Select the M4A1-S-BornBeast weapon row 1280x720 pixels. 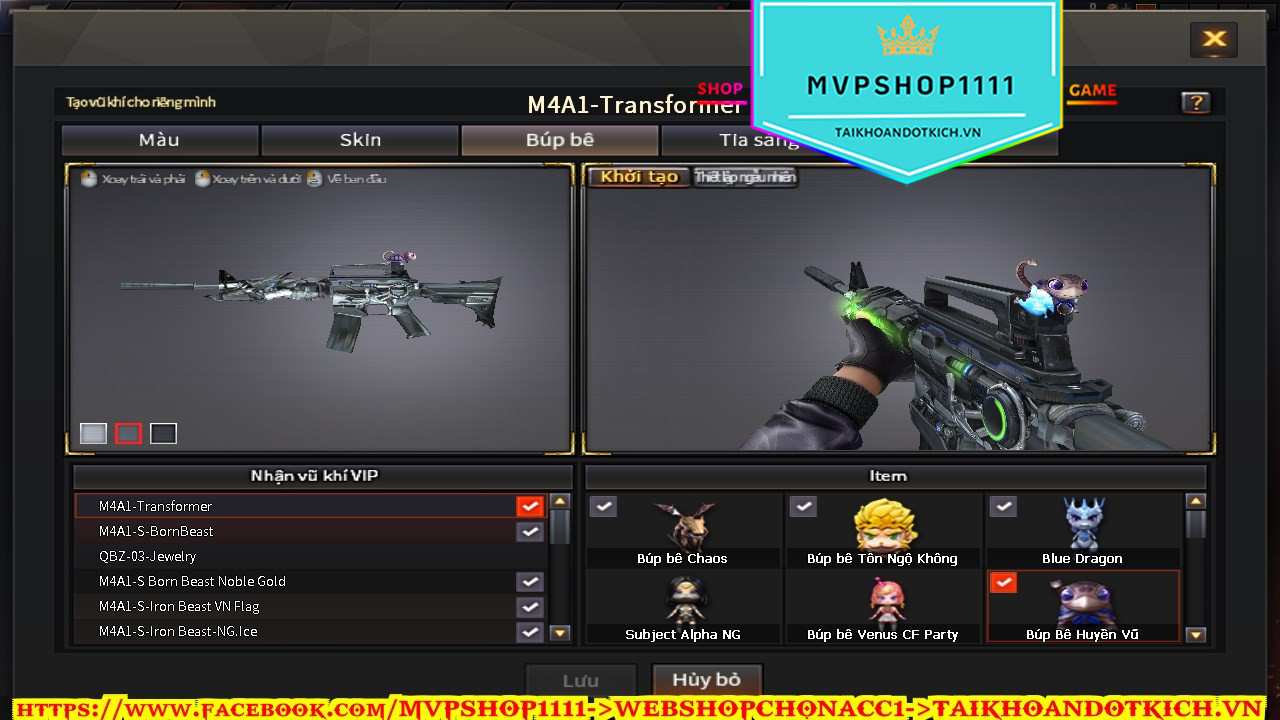(x=300, y=531)
